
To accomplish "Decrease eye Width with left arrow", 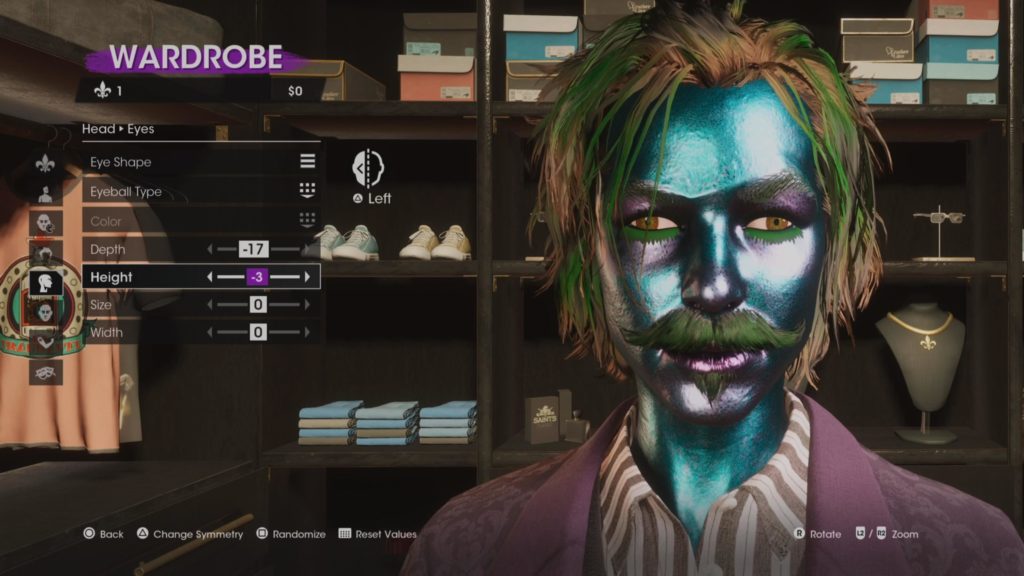I will pos(210,332).
